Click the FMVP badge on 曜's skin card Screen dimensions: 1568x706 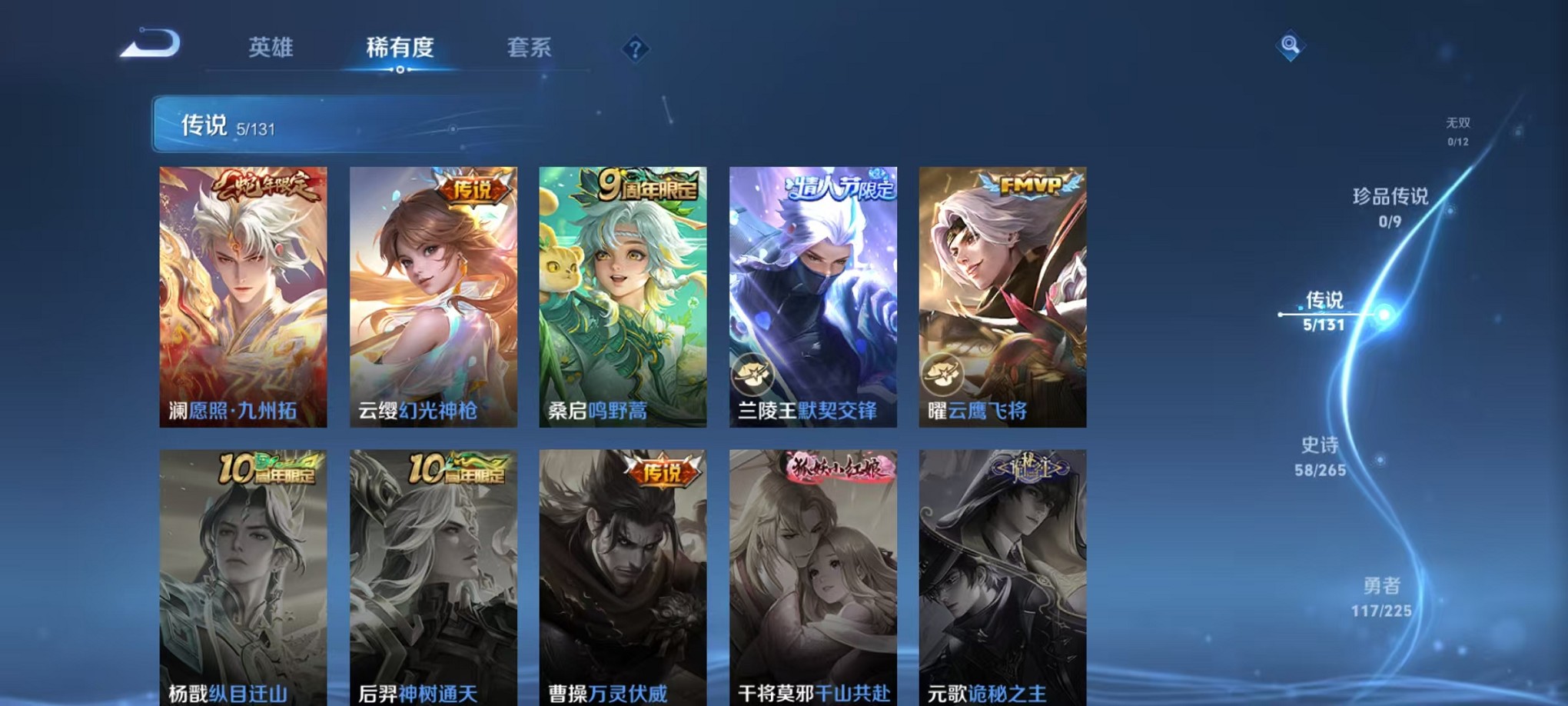[1031, 185]
